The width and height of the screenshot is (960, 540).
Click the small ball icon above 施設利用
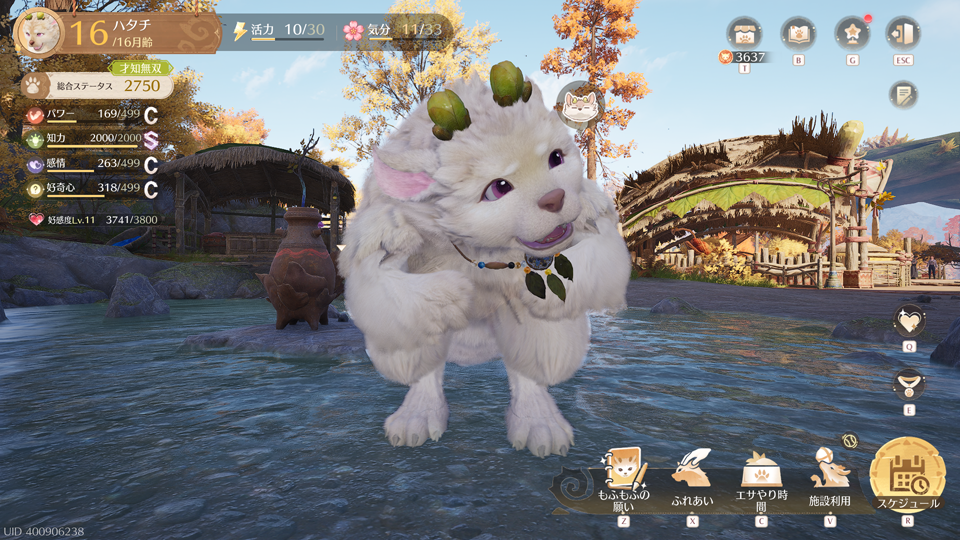pos(850,440)
